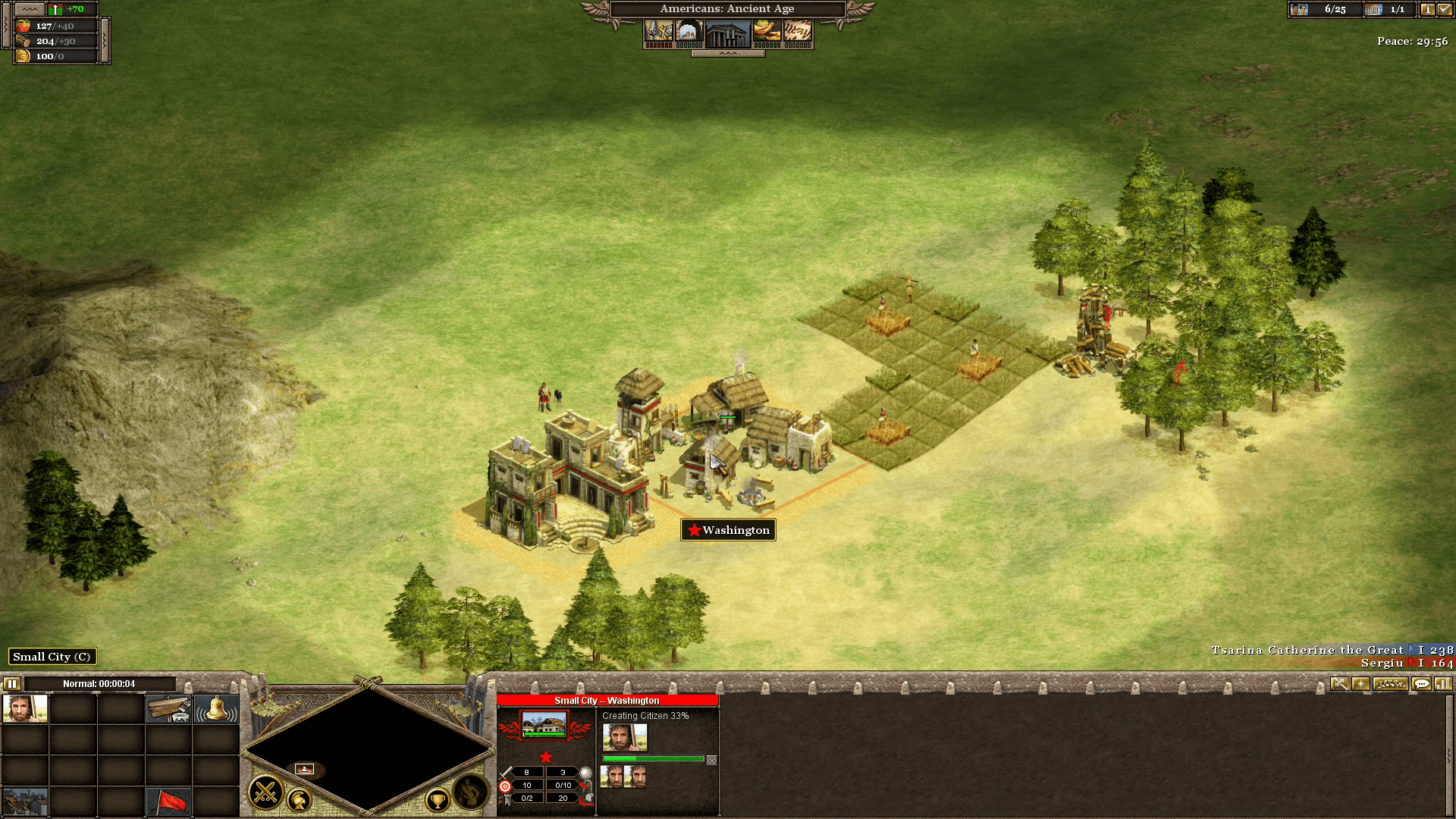Enable infinite citizen queue with the infinity toggle
The image size is (1456, 819).
point(711,760)
